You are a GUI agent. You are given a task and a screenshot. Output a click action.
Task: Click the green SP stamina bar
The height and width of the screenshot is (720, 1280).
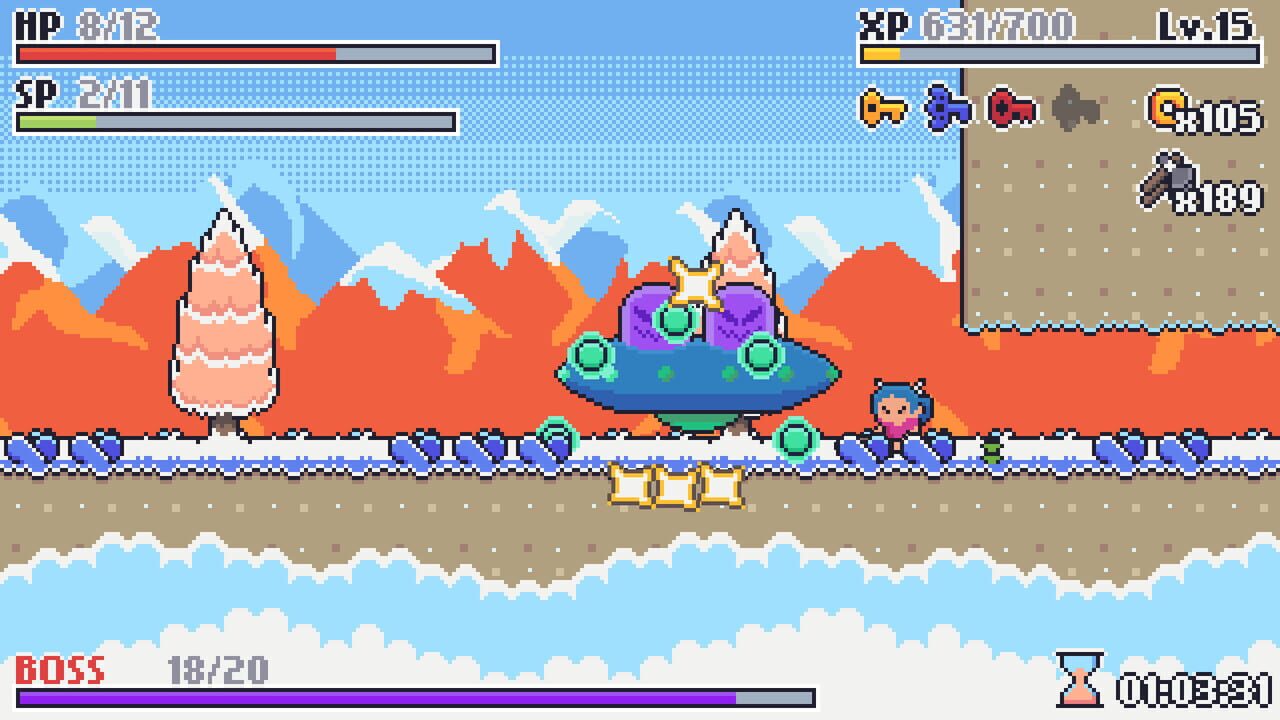(55, 118)
